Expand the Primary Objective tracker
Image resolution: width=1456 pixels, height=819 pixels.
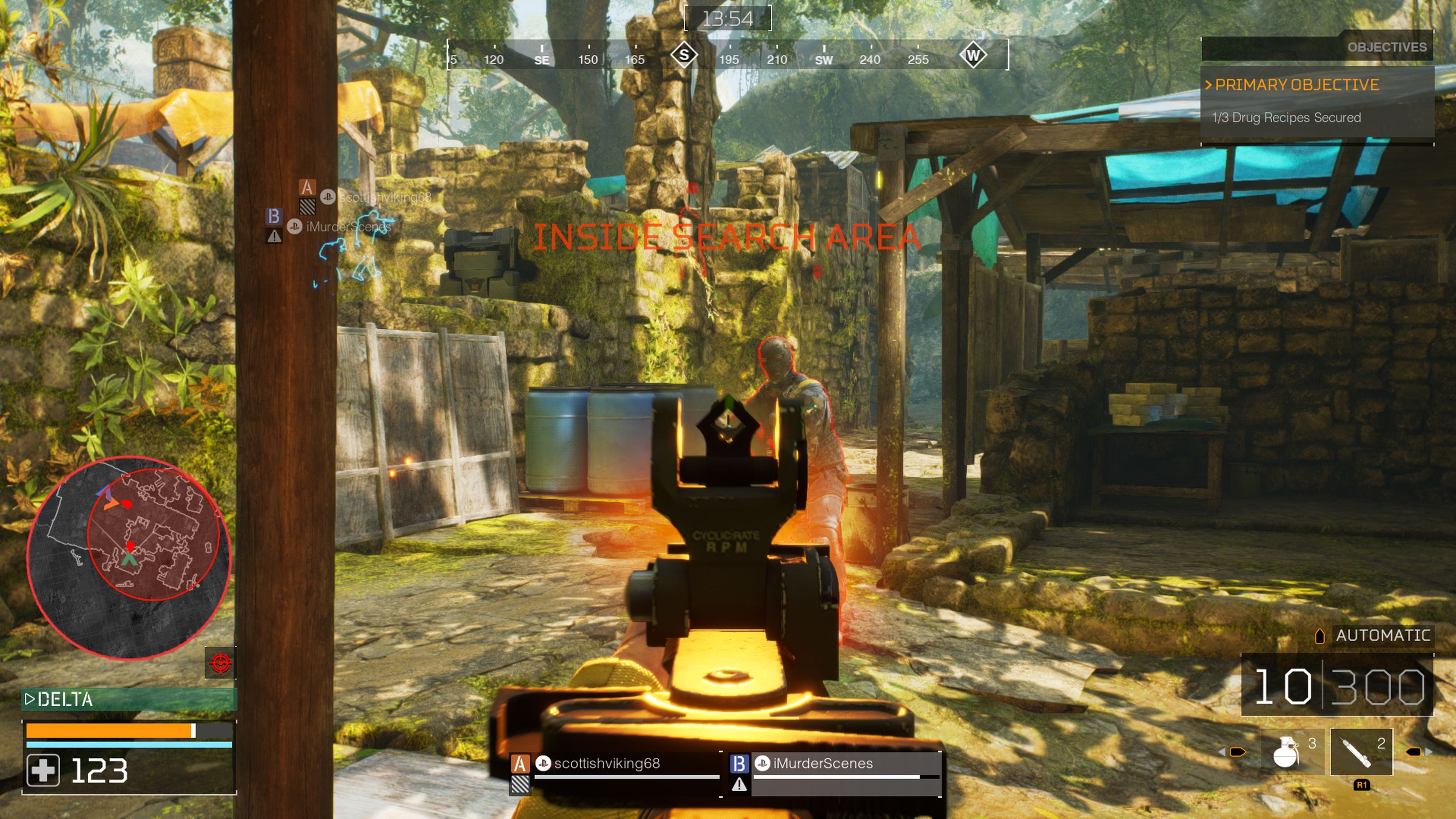[1296, 85]
